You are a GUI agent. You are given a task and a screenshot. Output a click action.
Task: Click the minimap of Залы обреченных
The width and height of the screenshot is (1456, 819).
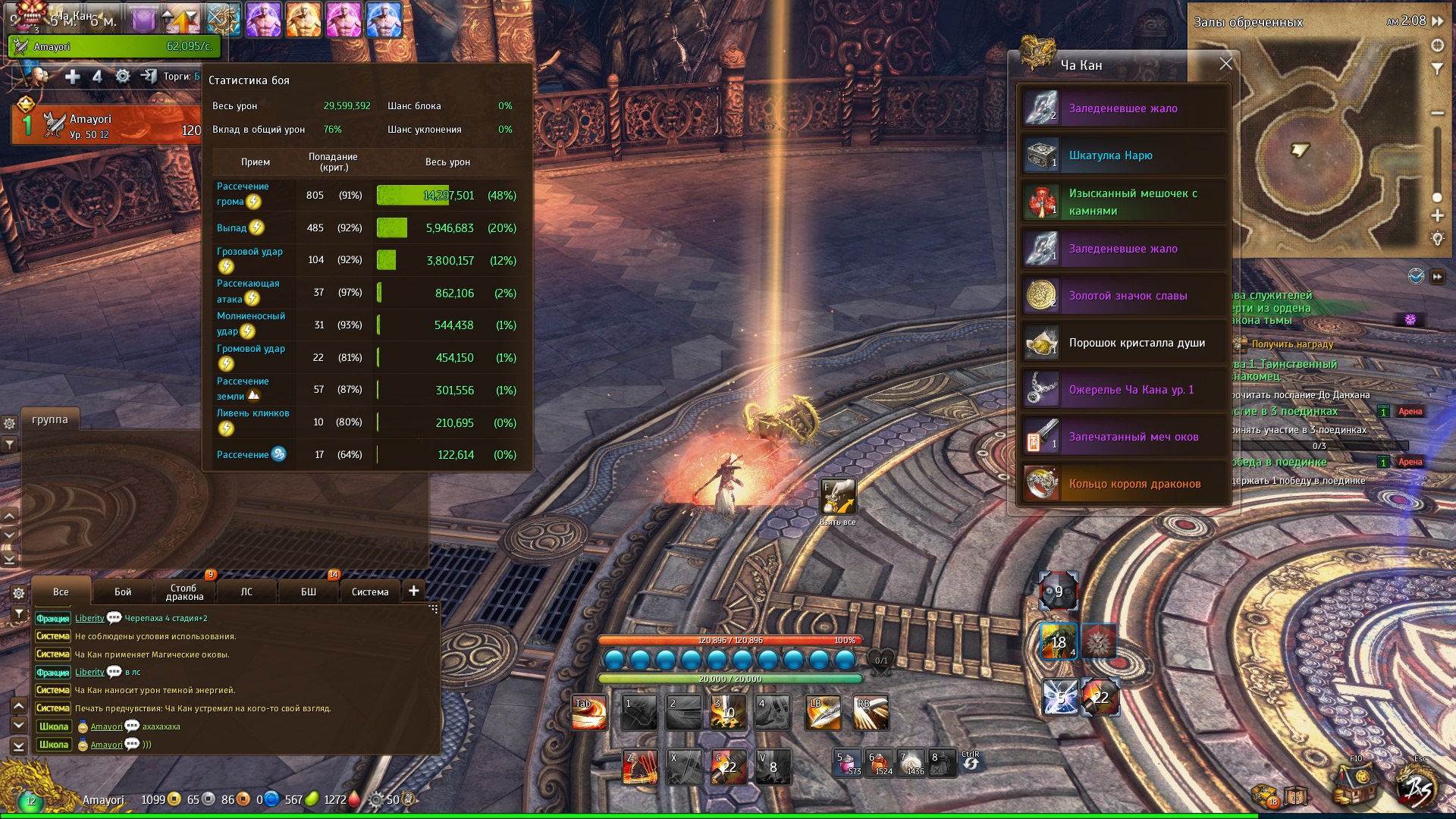1319,144
